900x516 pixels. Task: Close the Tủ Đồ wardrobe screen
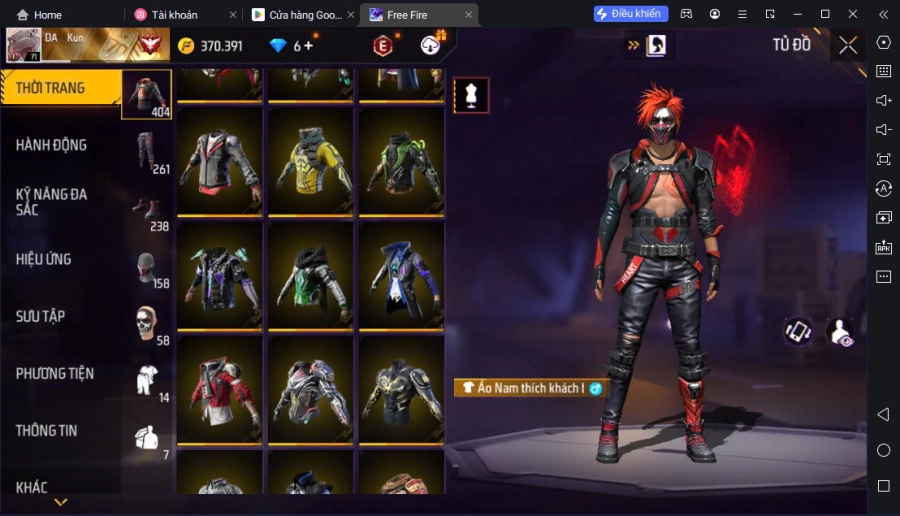(848, 45)
